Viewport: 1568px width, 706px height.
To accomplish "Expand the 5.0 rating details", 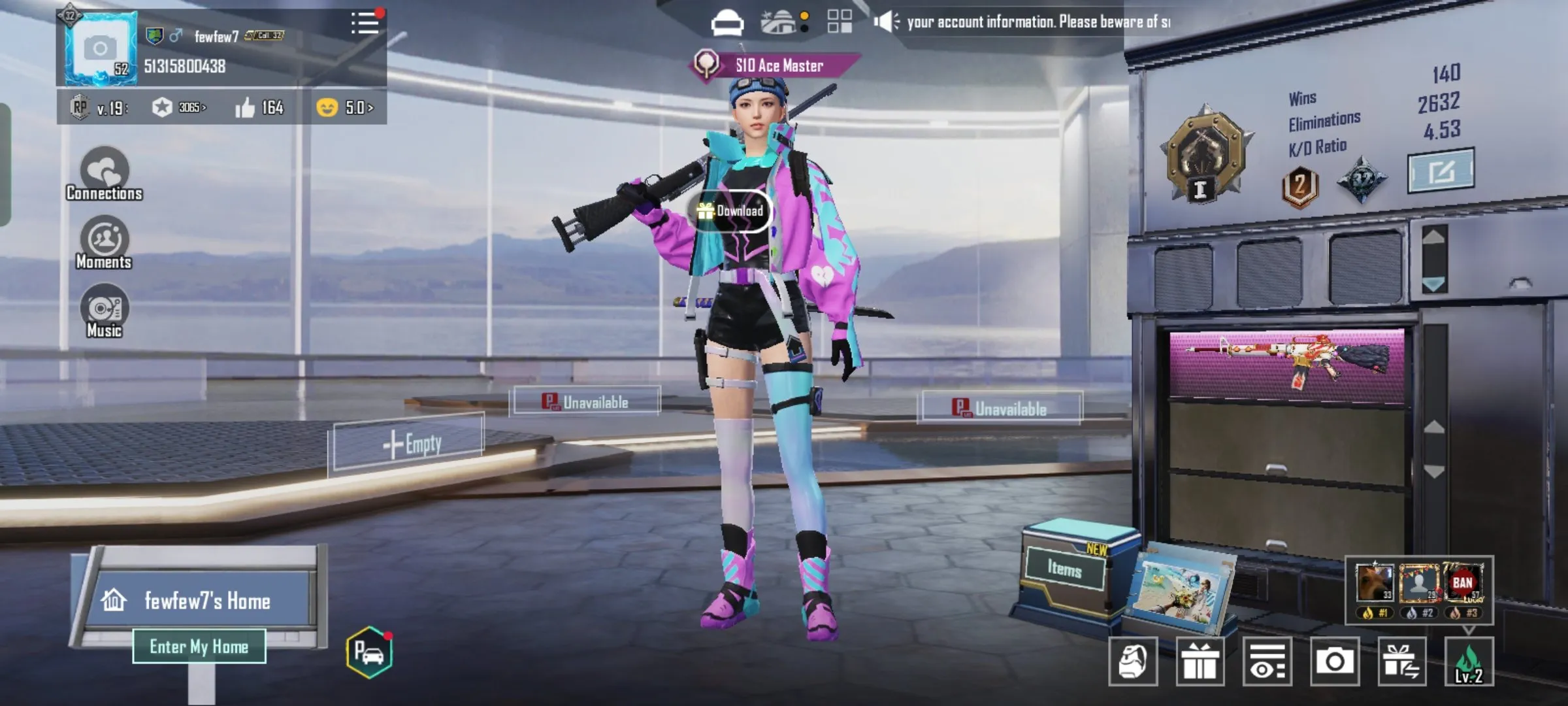I will [346, 107].
